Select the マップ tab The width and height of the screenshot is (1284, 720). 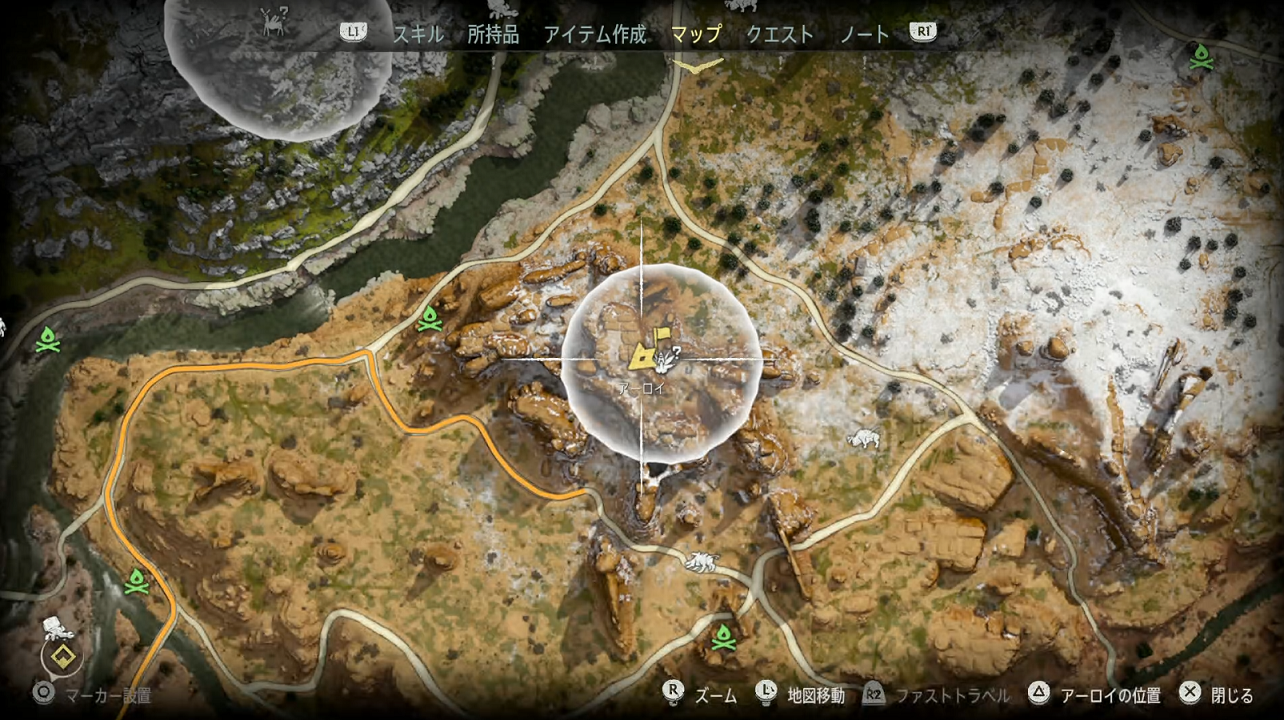(696, 34)
